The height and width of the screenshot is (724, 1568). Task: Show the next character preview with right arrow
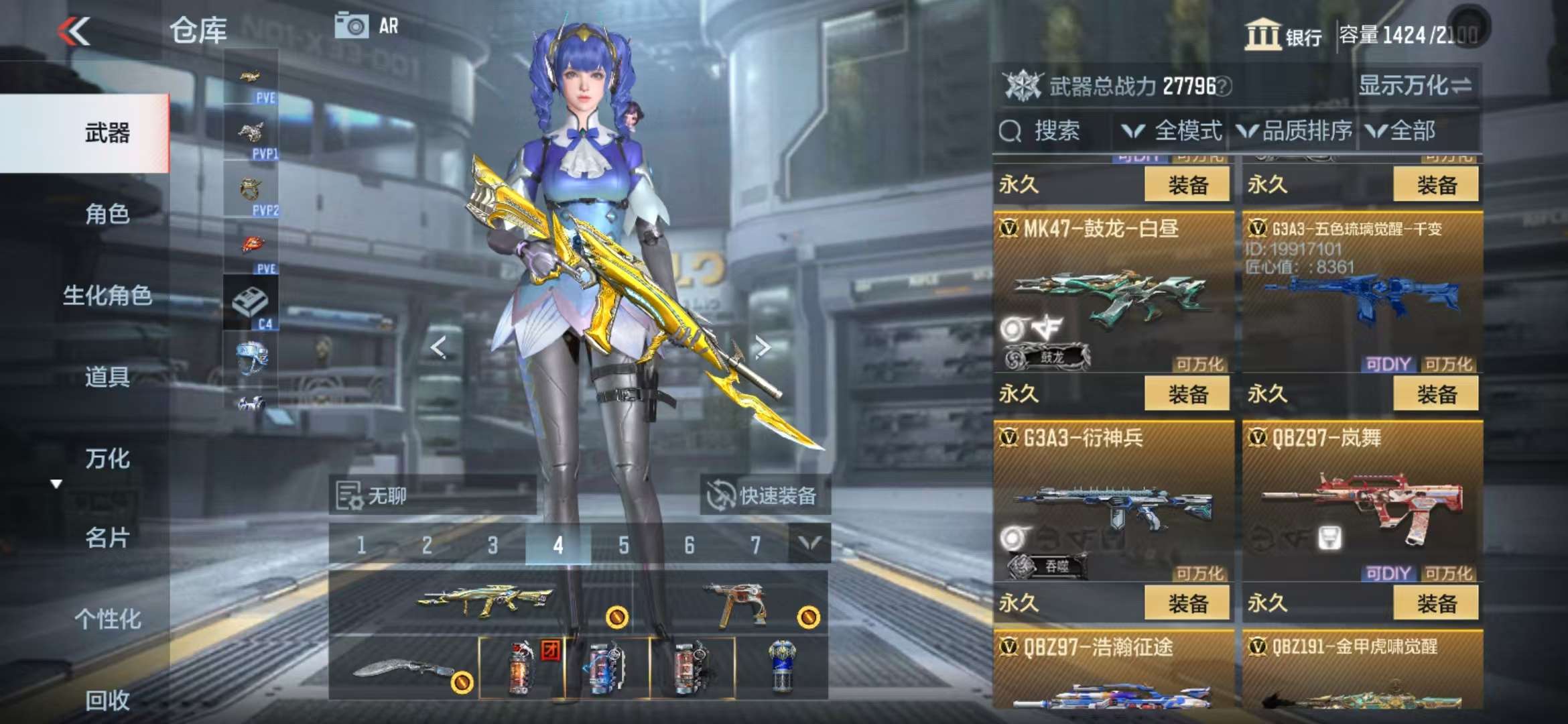tap(762, 347)
